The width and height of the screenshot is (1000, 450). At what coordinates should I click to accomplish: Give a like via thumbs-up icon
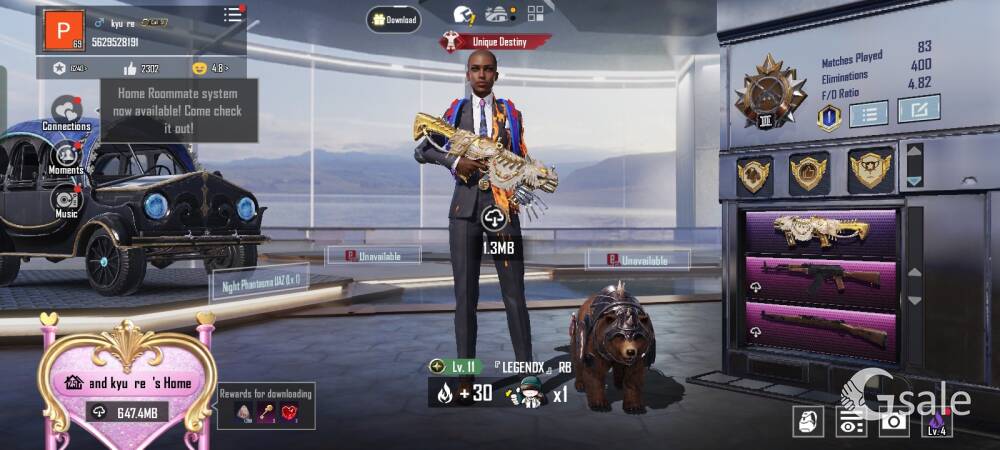tap(129, 68)
